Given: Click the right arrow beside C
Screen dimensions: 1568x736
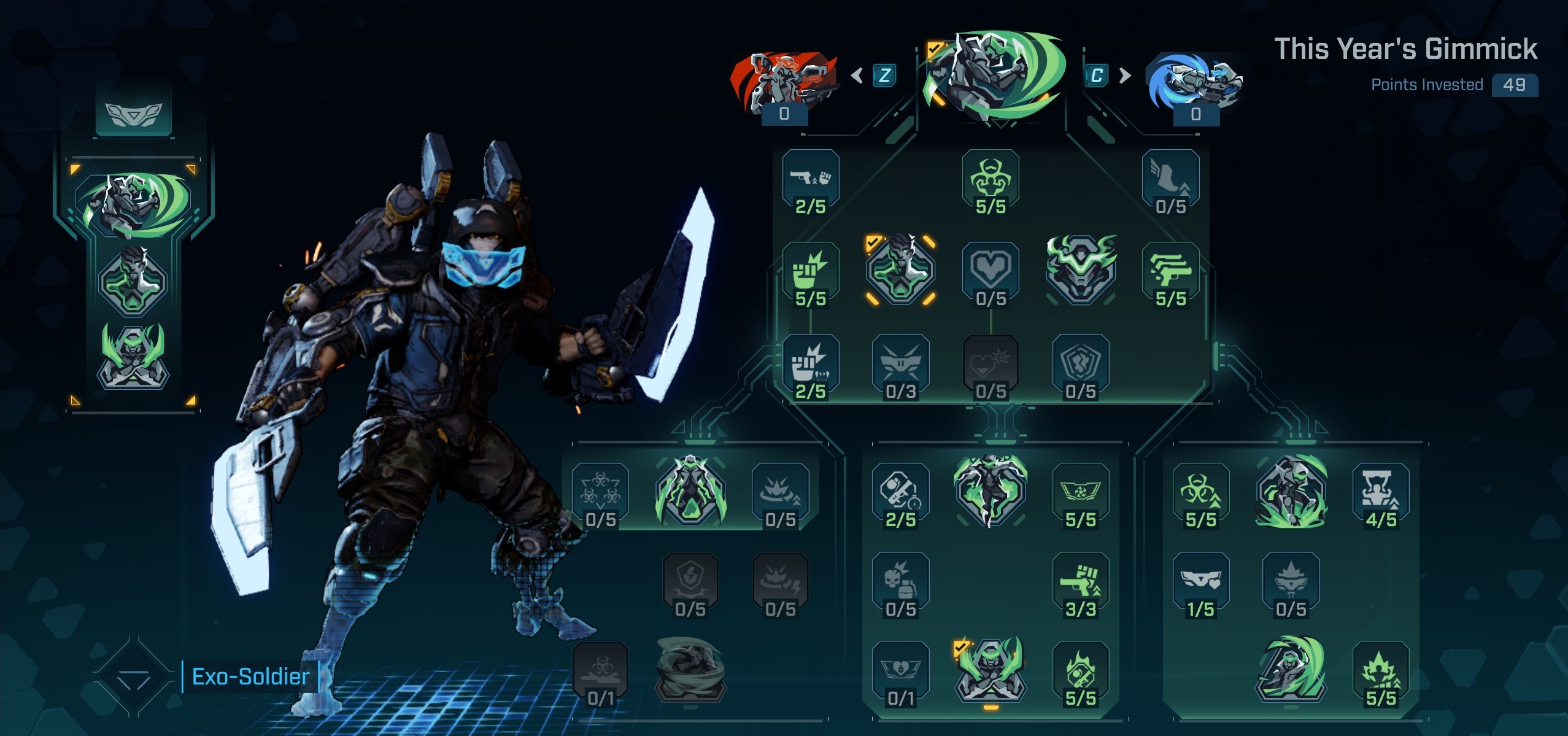Looking at the screenshot, I should tap(1125, 76).
